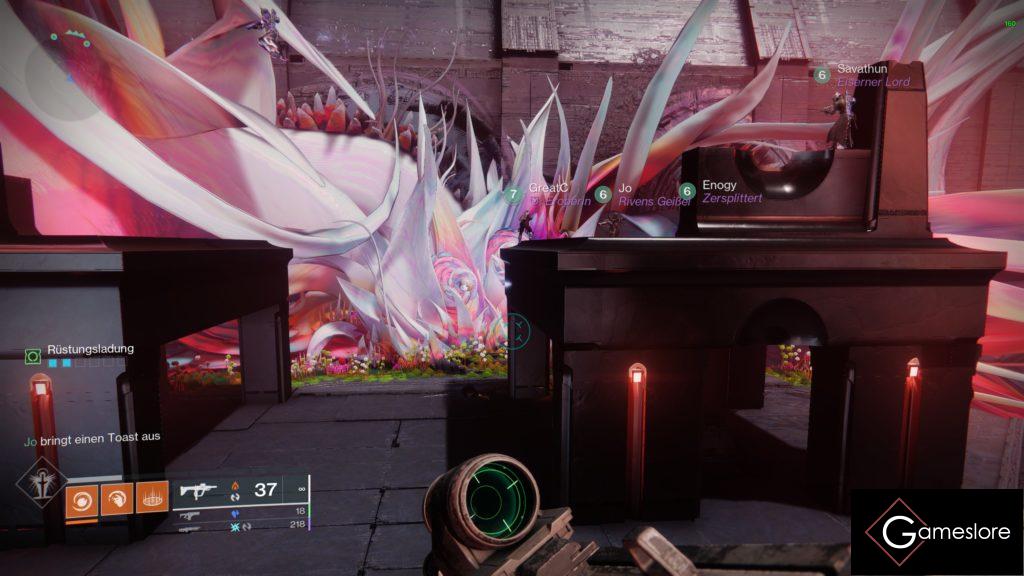The image size is (1024, 576).
Task: Use the swirl grenade ability icon
Action: (x=81, y=498)
